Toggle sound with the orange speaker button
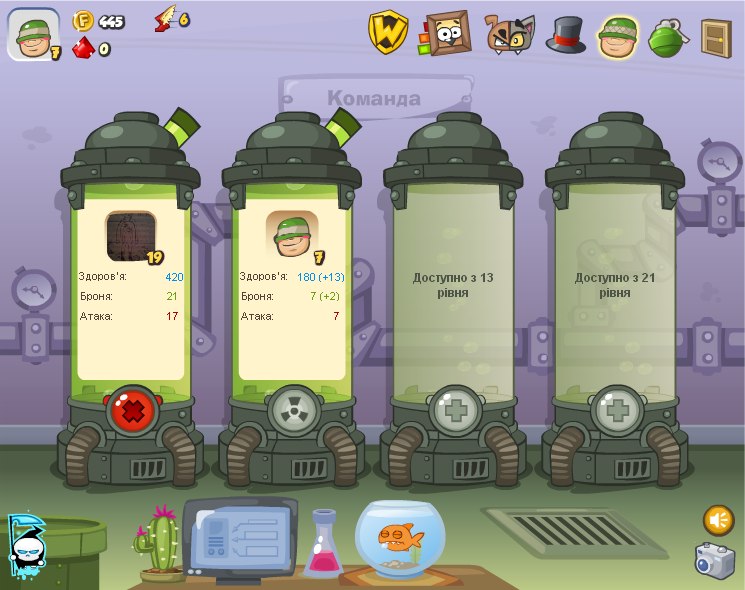Screen dimensions: 745x590 coord(718,520)
